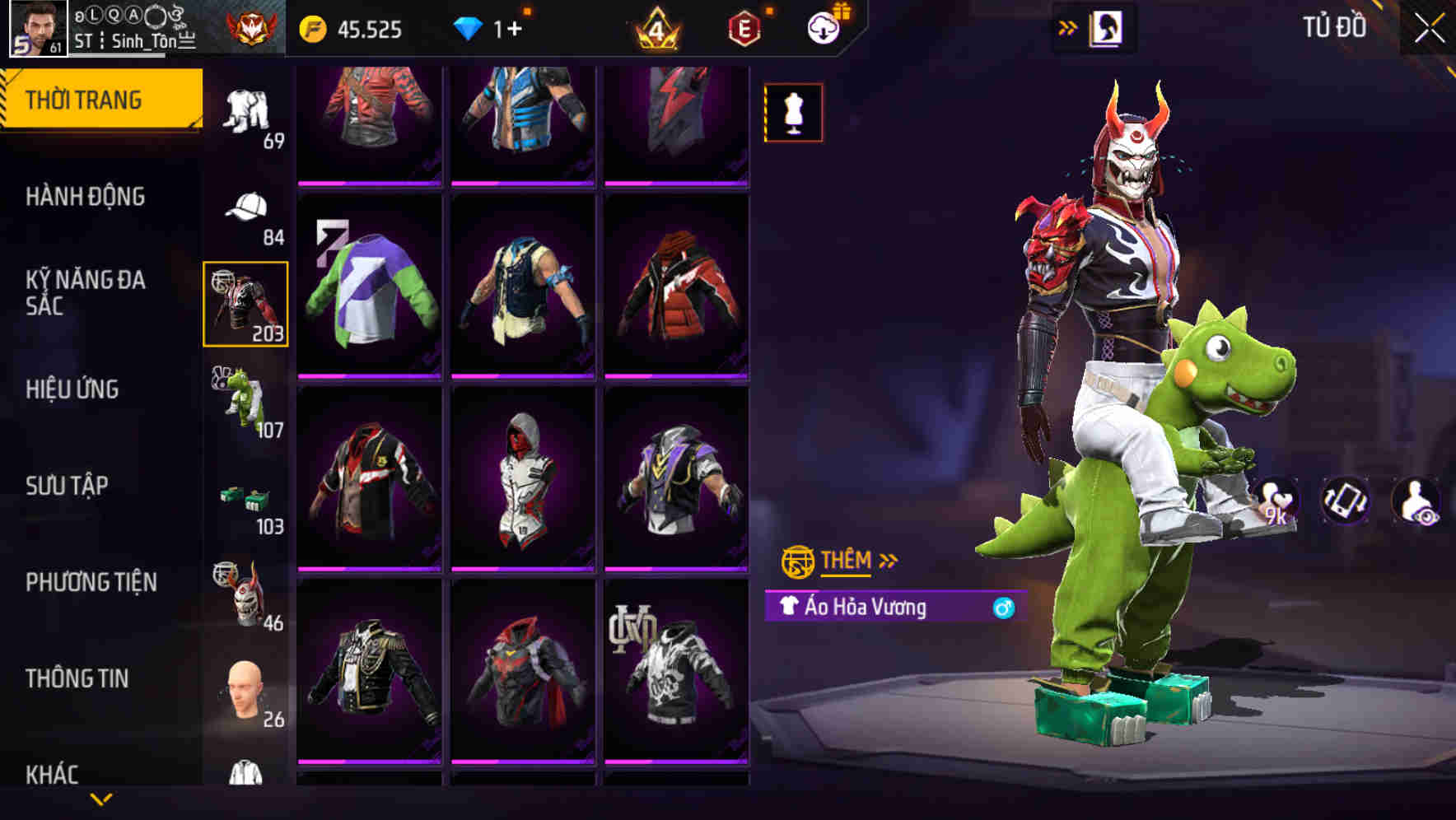Select the pants category showing 69 items
Viewport: 1456px width, 820px height.
[247, 107]
